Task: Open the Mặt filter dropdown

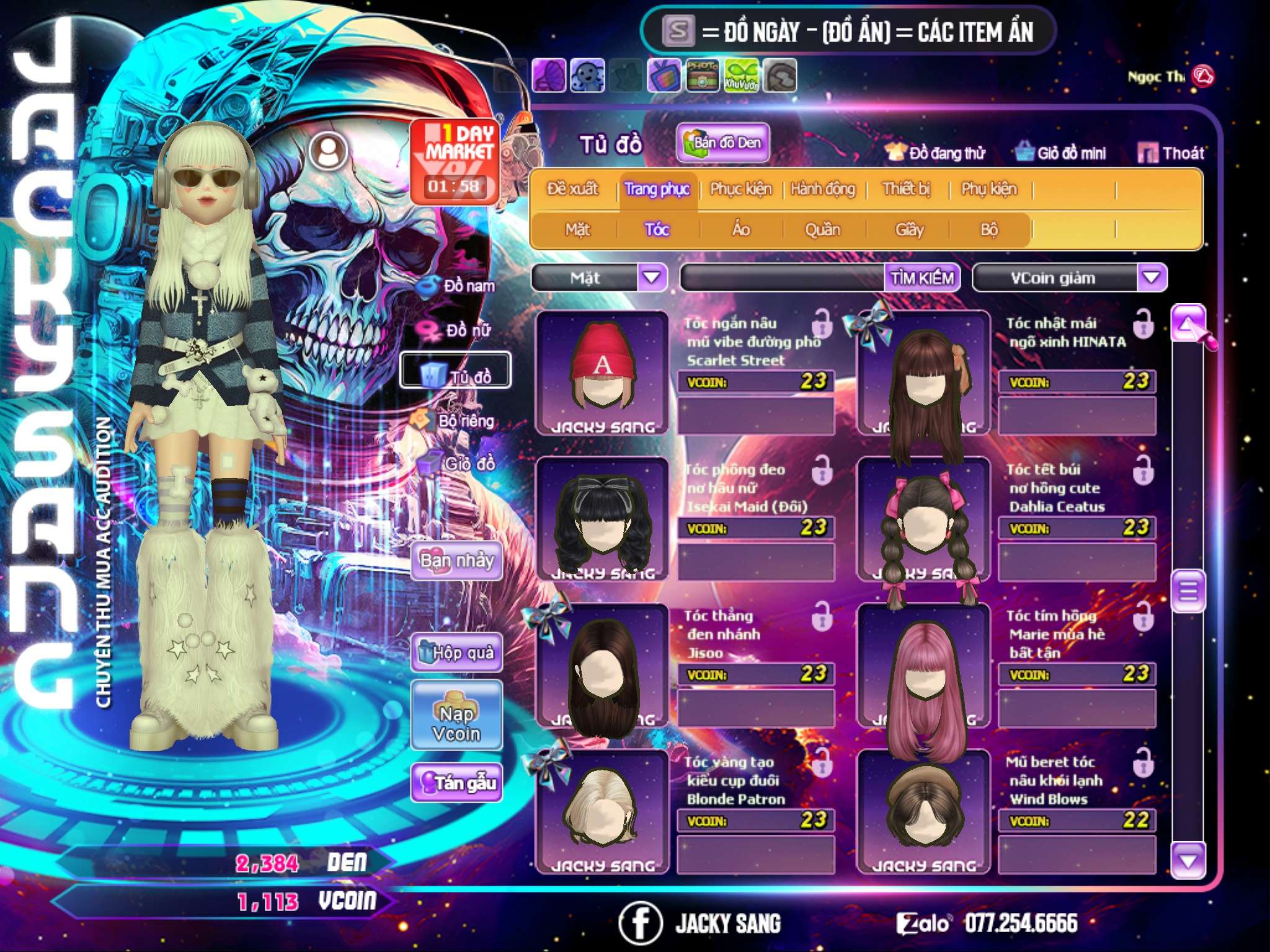Action: pyautogui.click(x=652, y=278)
